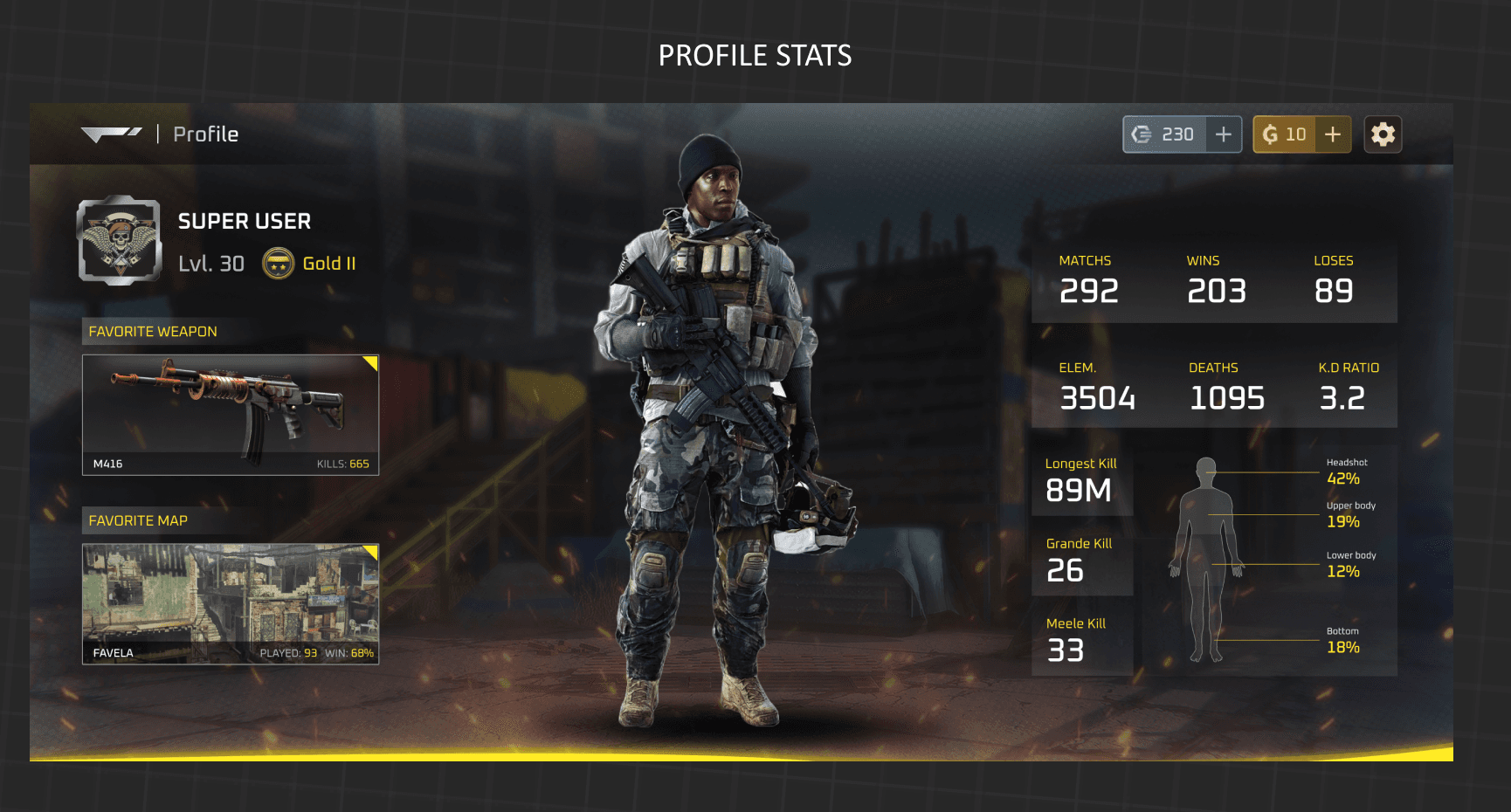Image resolution: width=1511 pixels, height=812 pixels.
Task: Add more gold currency with plus button
Action: 1333,134
